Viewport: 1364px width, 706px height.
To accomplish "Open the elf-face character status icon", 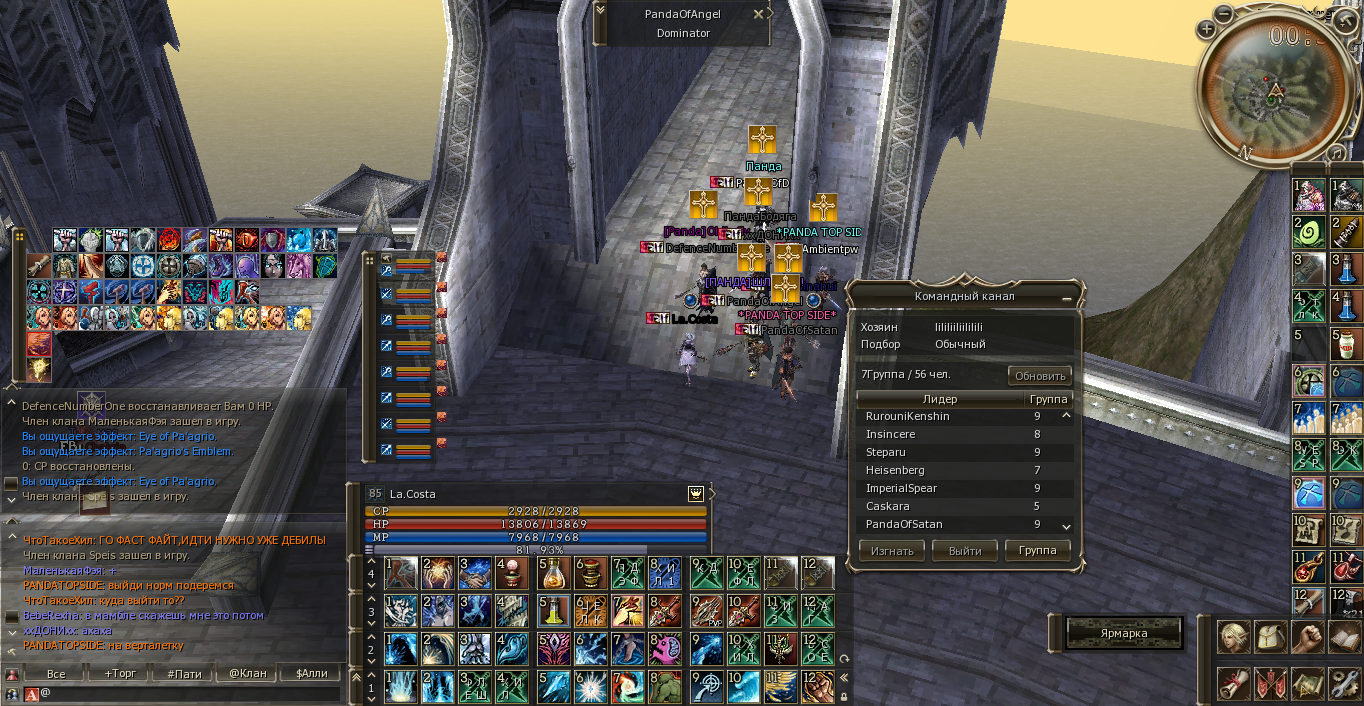I will tap(1232, 636).
